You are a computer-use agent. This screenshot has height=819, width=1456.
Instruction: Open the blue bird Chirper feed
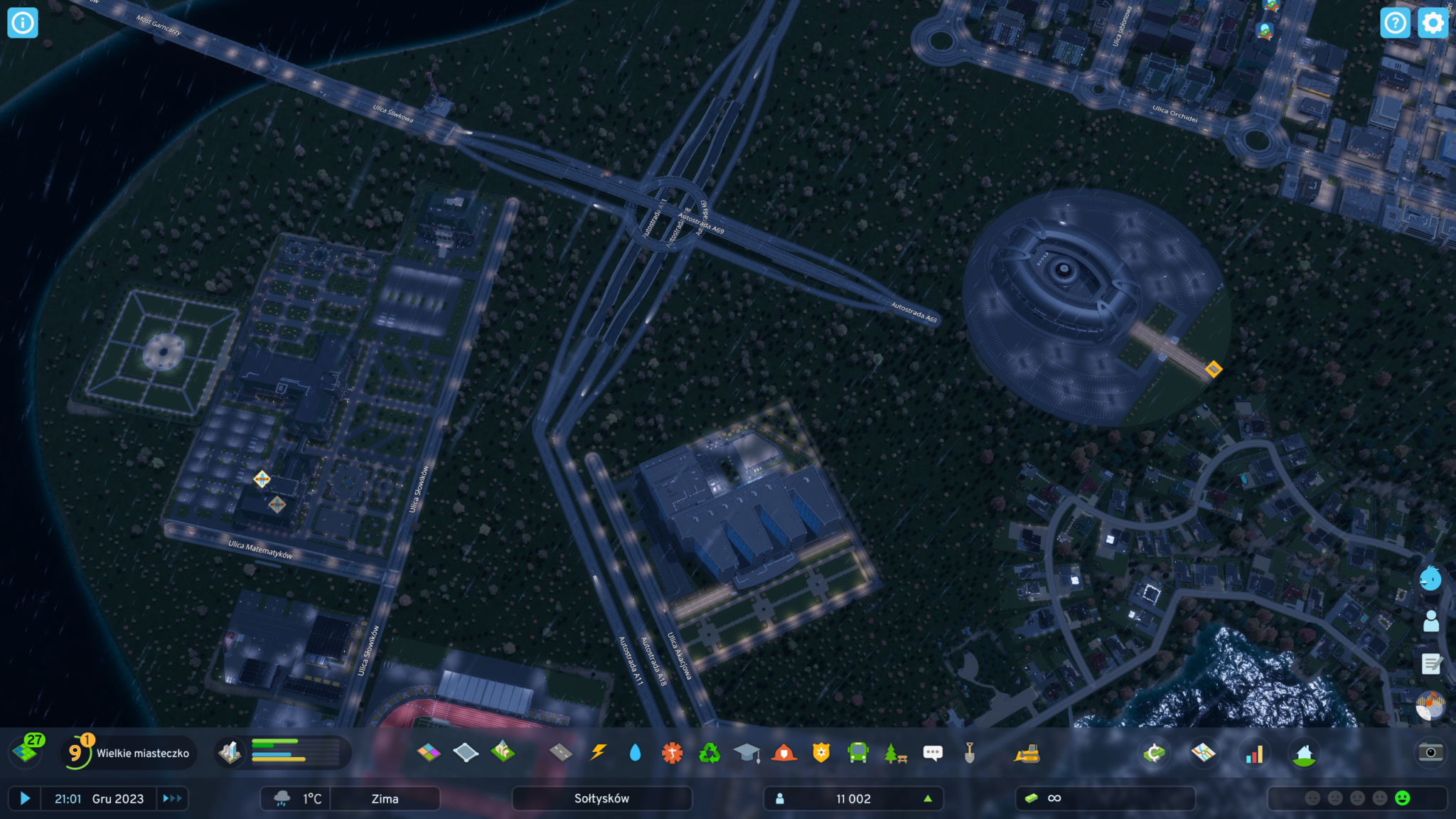click(1430, 578)
